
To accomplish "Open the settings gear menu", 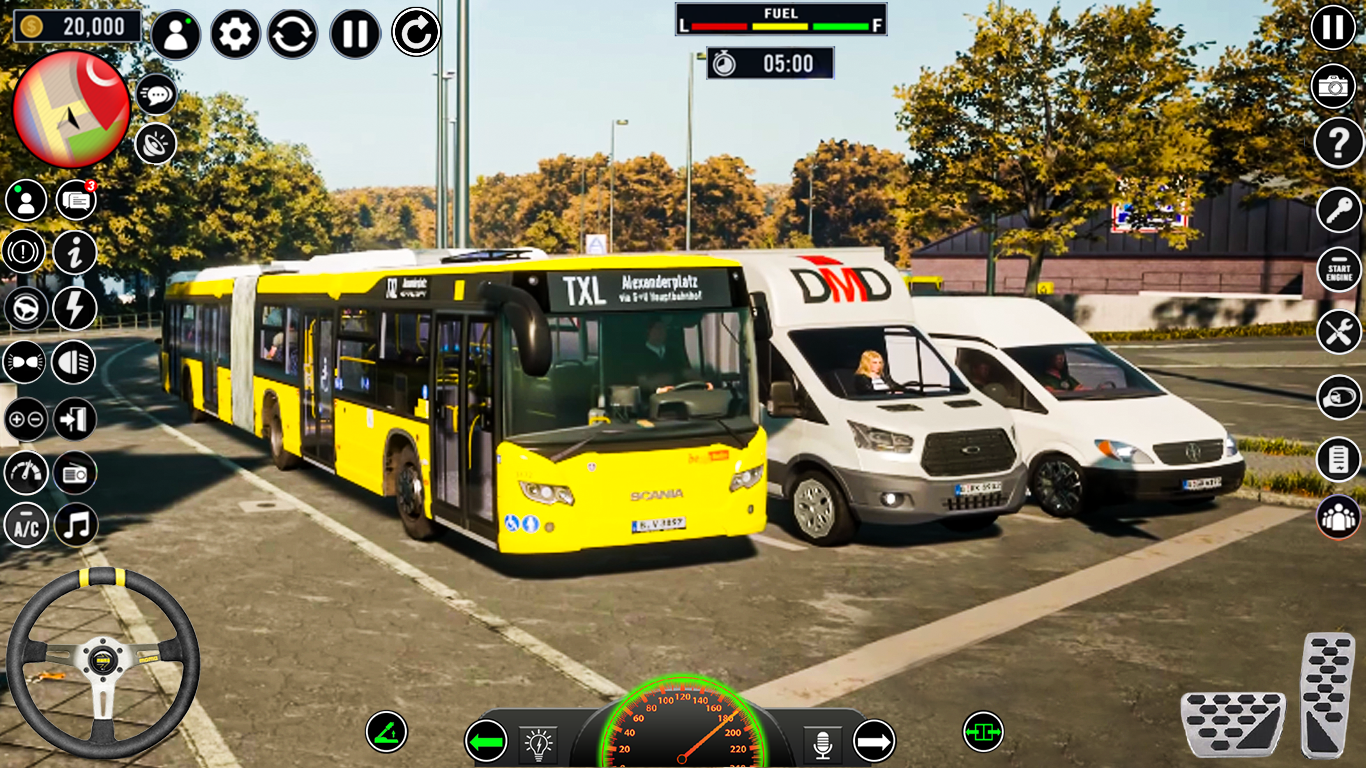I will click(235, 35).
